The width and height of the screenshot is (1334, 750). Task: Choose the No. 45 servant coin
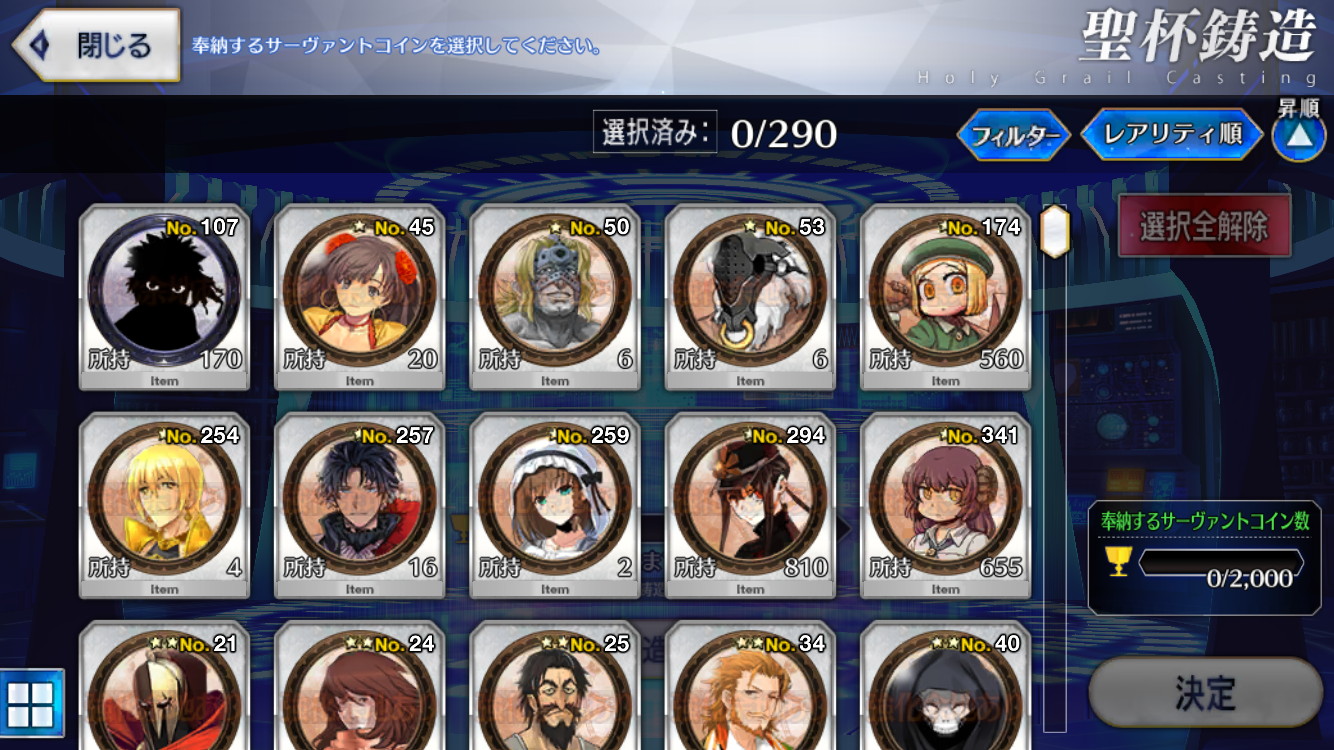click(360, 300)
